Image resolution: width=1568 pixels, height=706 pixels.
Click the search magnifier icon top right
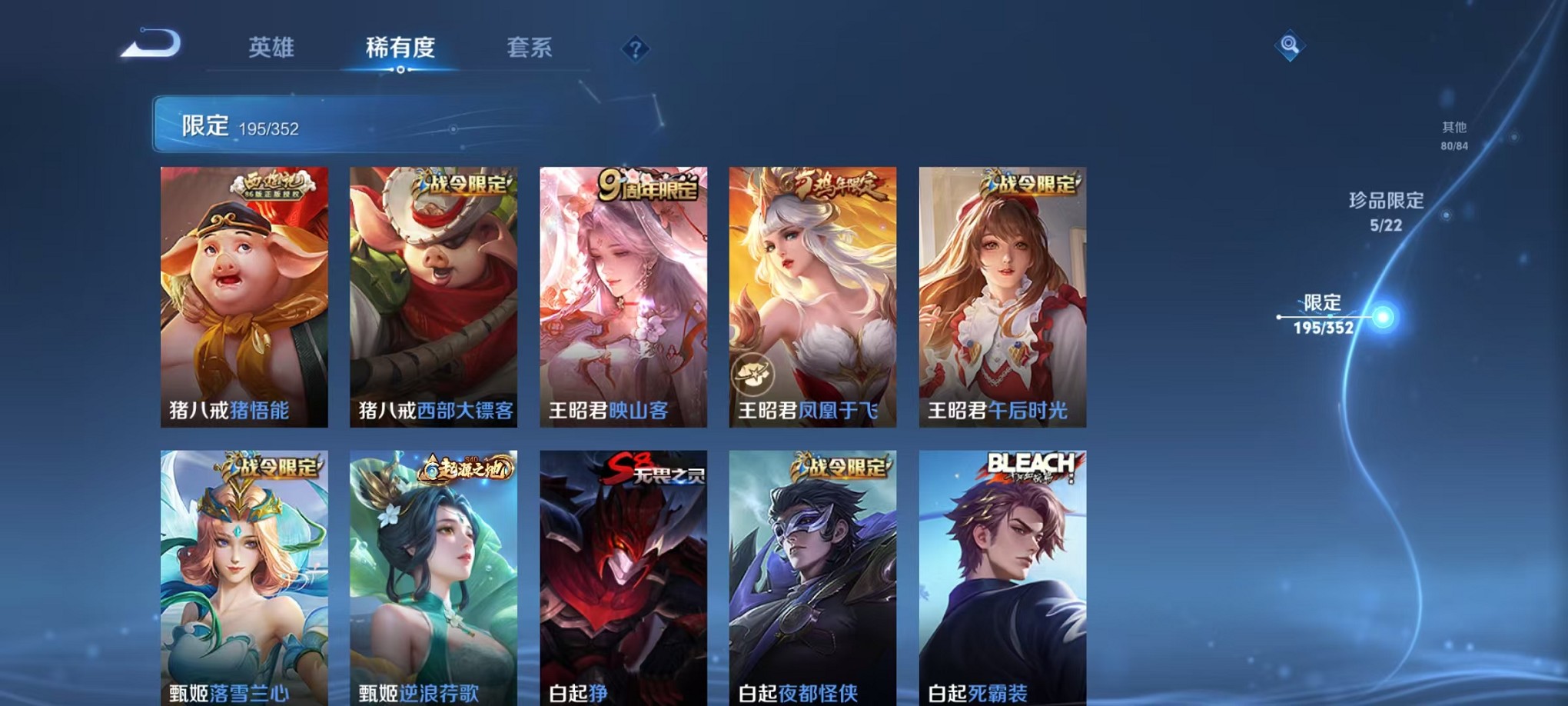[1291, 44]
